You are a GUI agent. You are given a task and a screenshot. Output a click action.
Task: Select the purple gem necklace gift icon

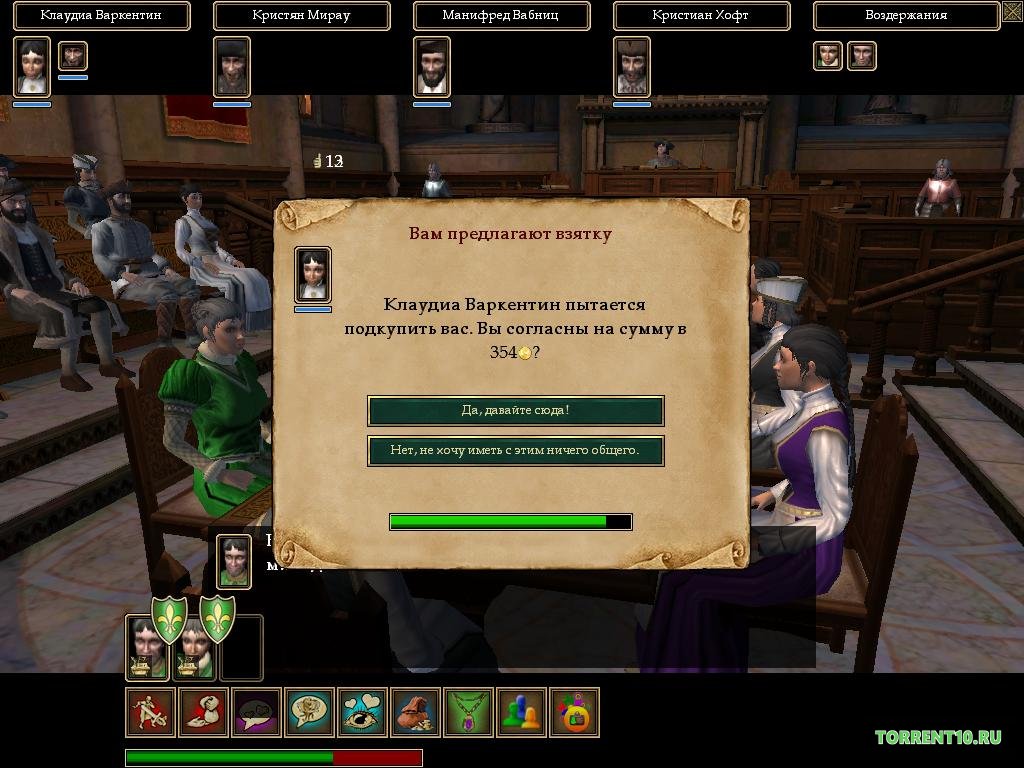(469, 712)
